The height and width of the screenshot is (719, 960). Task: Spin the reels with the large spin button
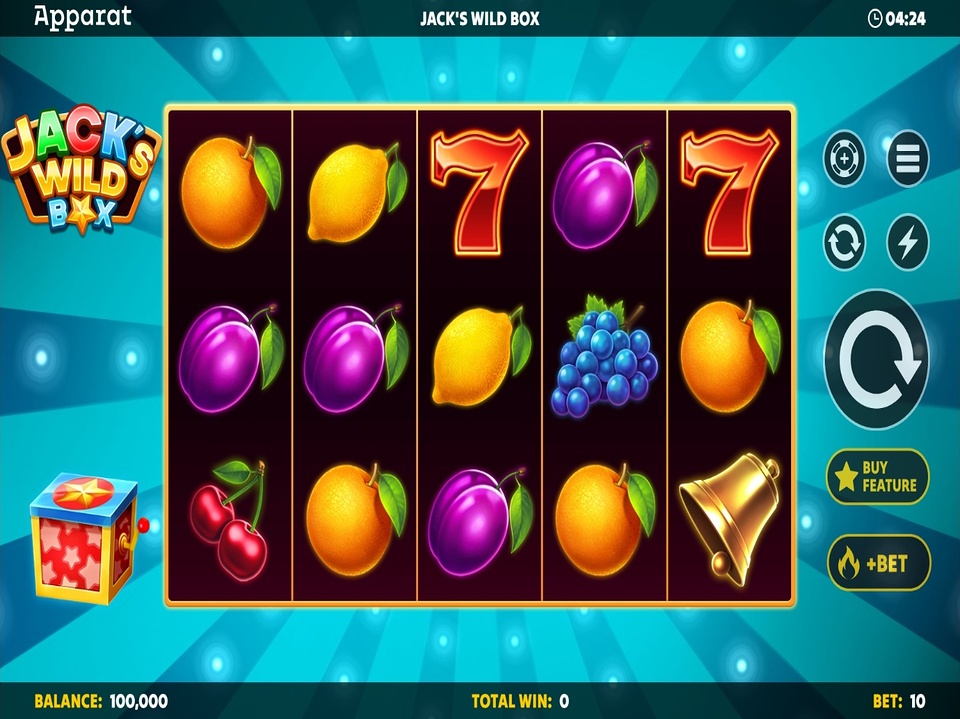876,360
